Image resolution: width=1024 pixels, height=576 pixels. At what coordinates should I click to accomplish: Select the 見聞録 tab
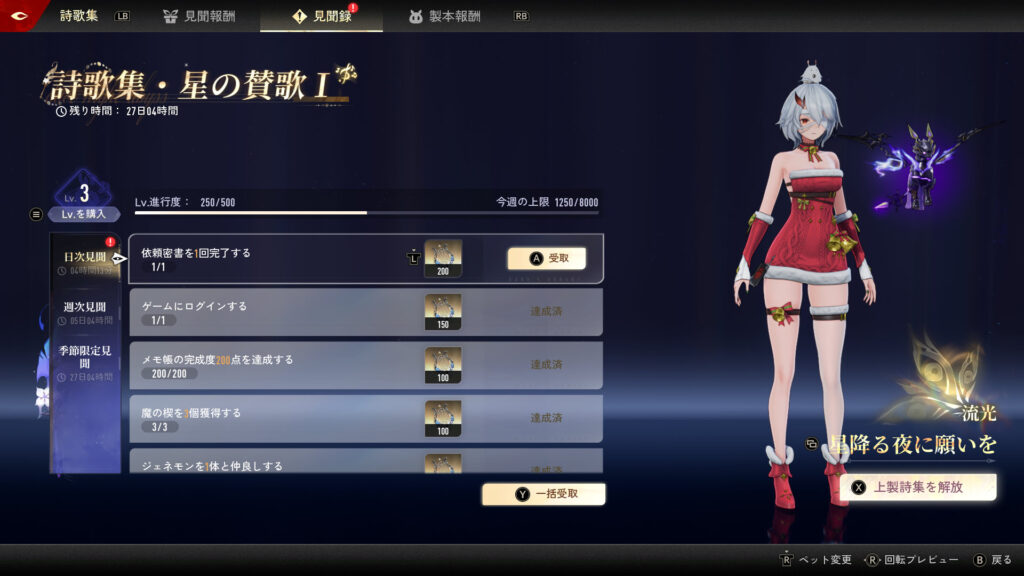tap(321, 16)
